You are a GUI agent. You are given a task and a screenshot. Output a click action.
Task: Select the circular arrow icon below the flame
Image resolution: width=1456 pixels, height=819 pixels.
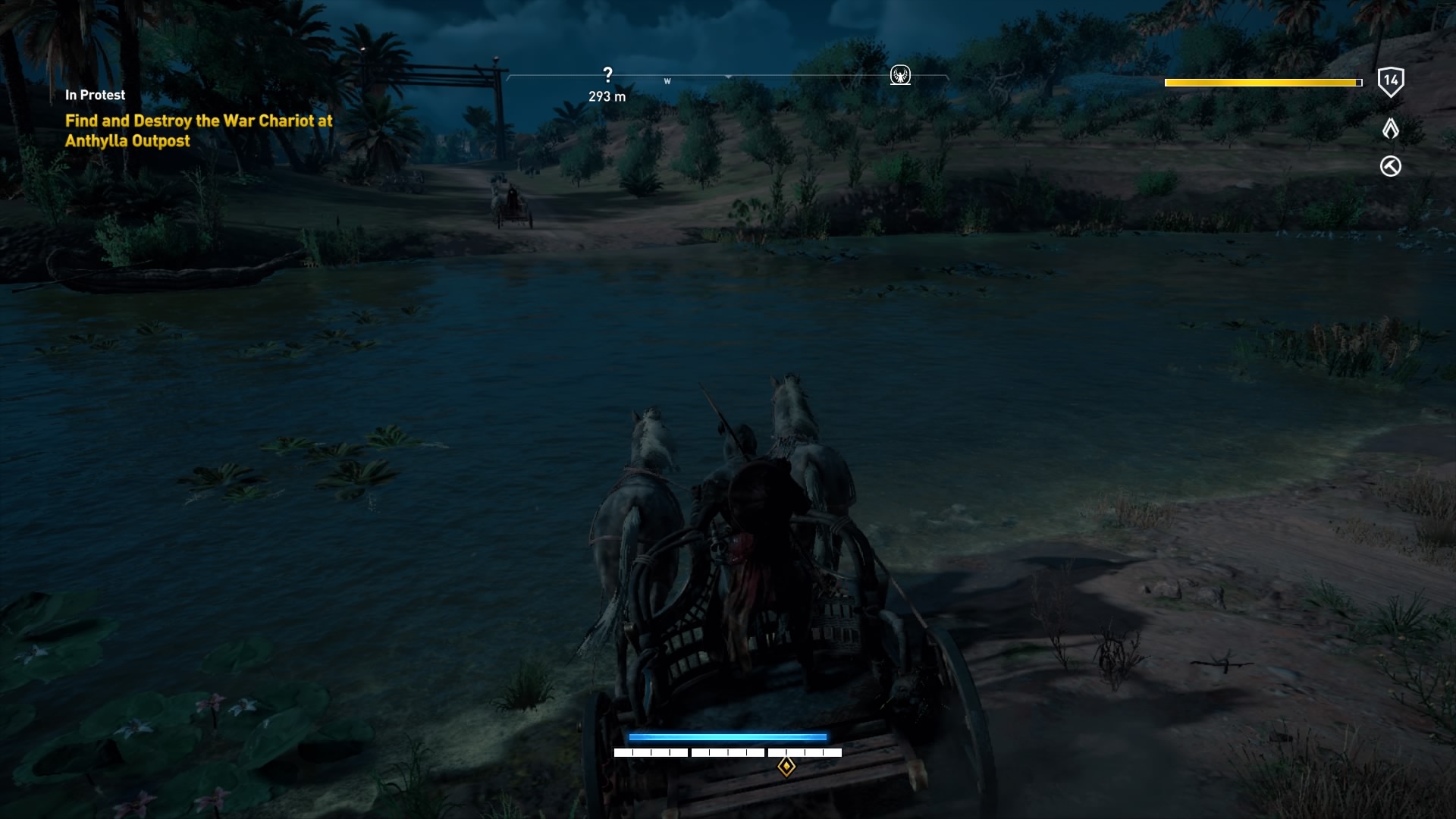tap(1390, 166)
